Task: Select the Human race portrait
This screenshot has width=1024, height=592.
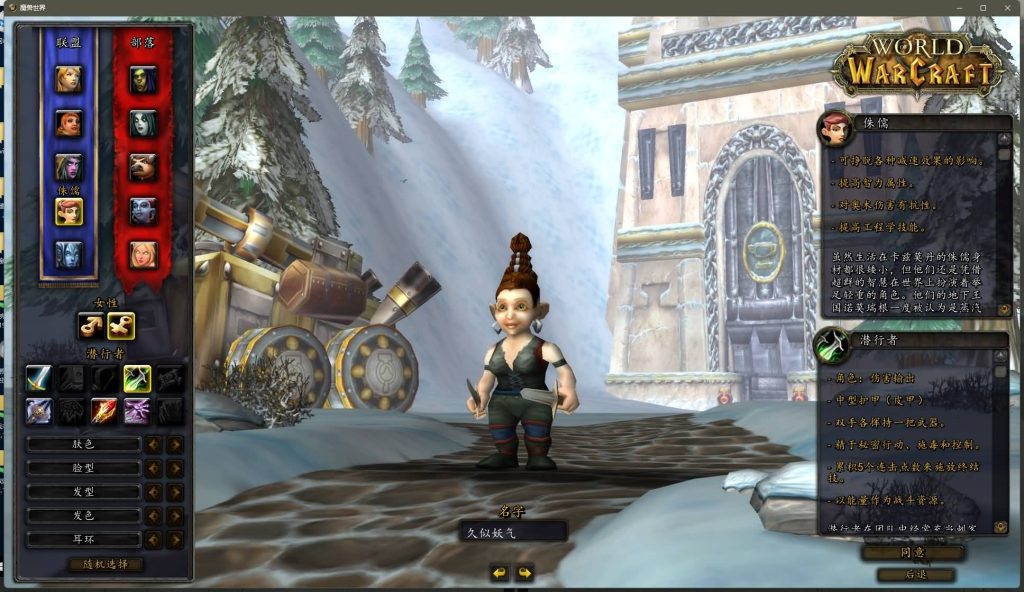Action: click(x=69, y=79)
